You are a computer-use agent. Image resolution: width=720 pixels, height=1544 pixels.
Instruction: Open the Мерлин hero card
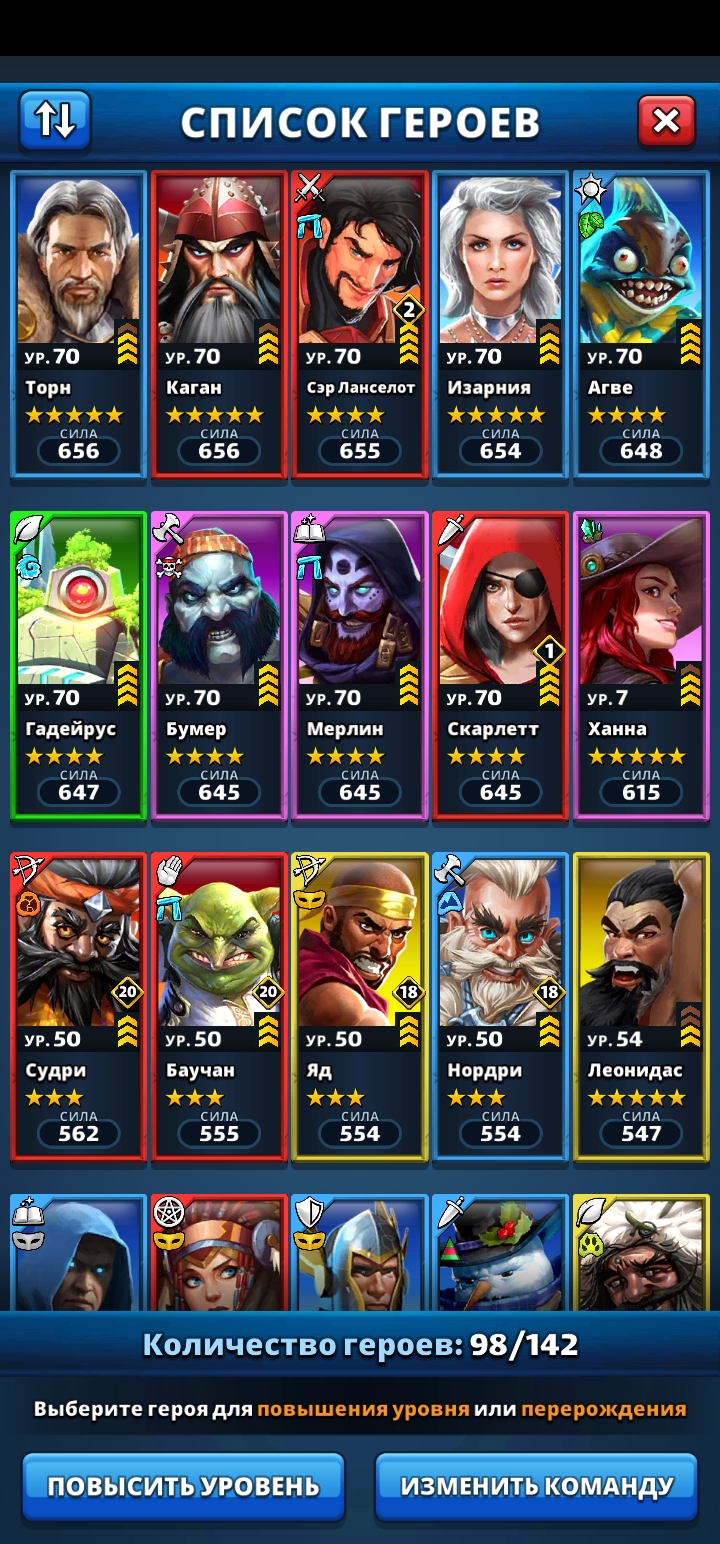pos(360,662)
